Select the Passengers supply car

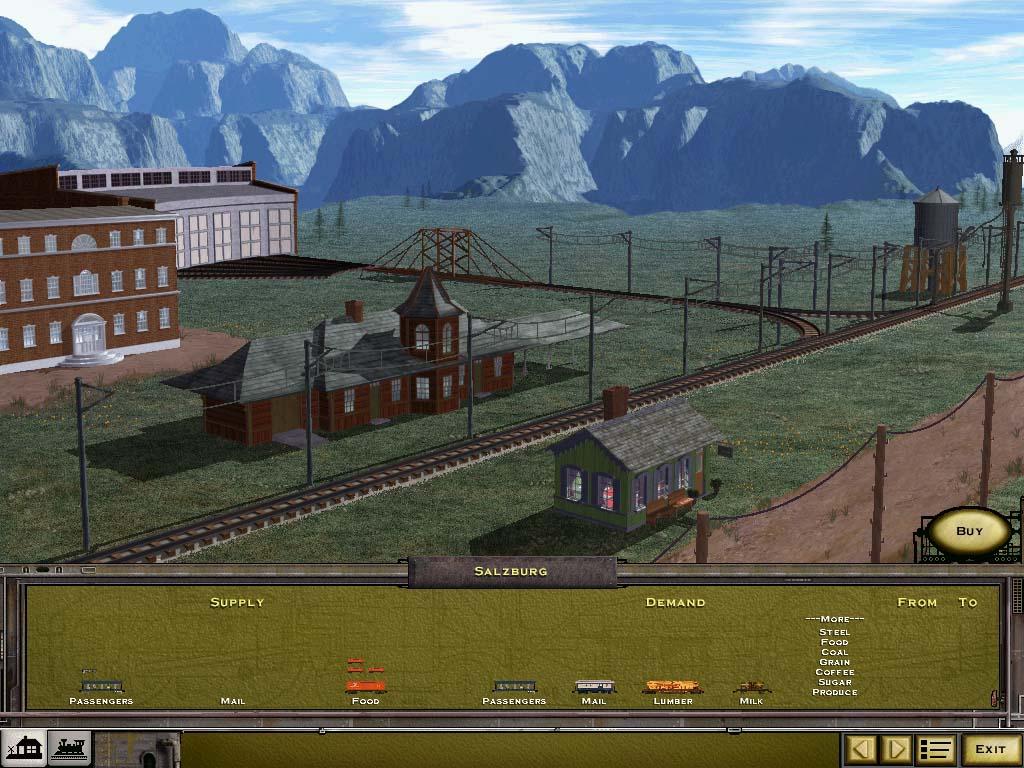[x=101, y=686]
